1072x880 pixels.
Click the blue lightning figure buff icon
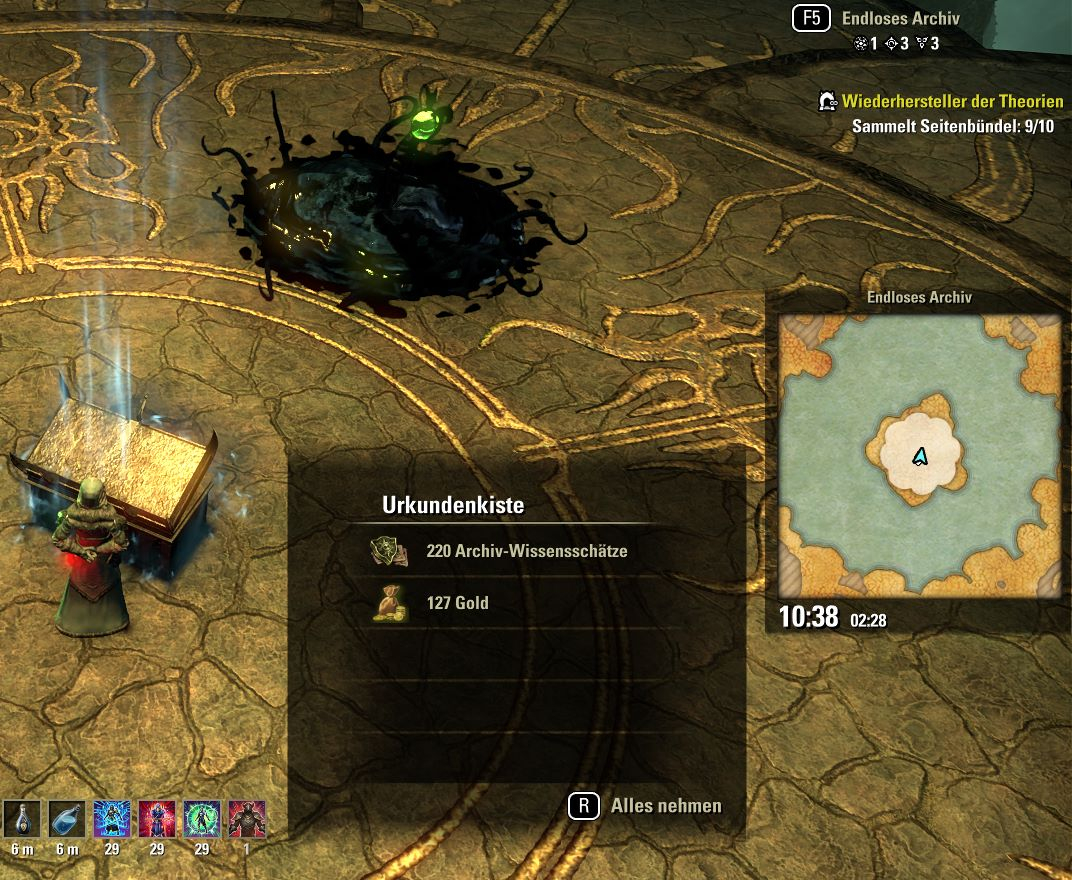point(112,819)
